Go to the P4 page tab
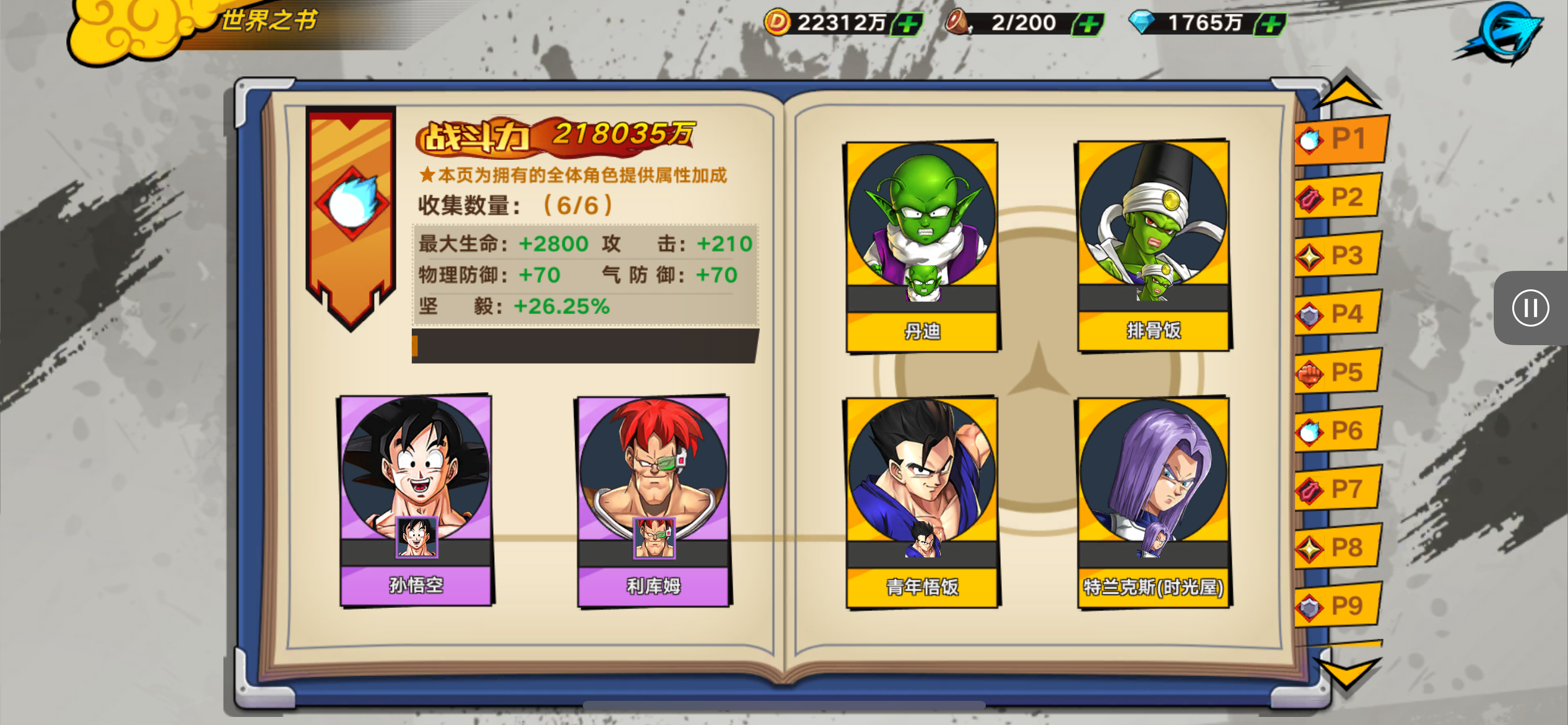Screen dimensions: 1568x725 [x=1339, y=314]
